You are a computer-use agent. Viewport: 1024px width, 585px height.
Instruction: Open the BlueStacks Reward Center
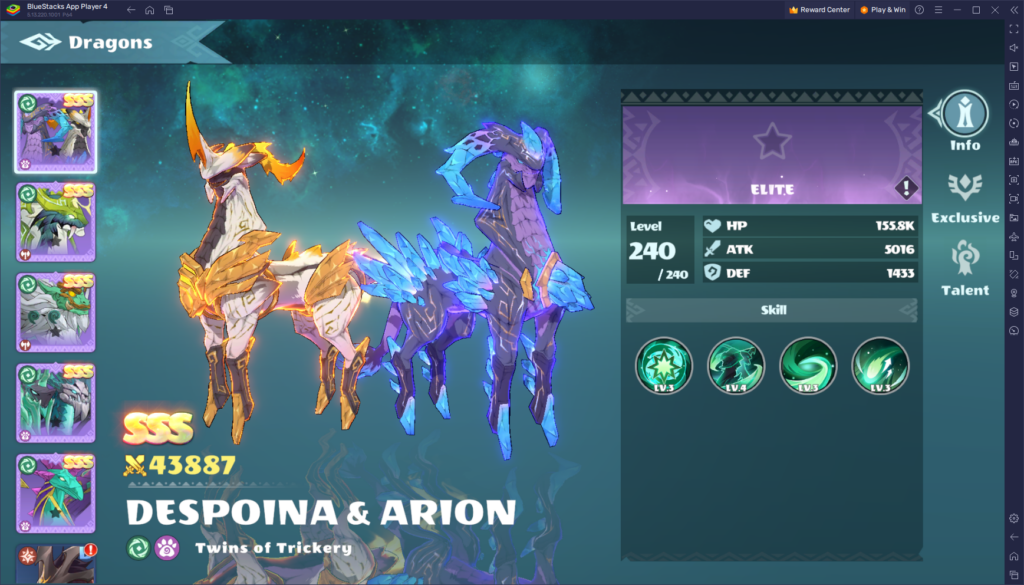click(x=819, y=9)
